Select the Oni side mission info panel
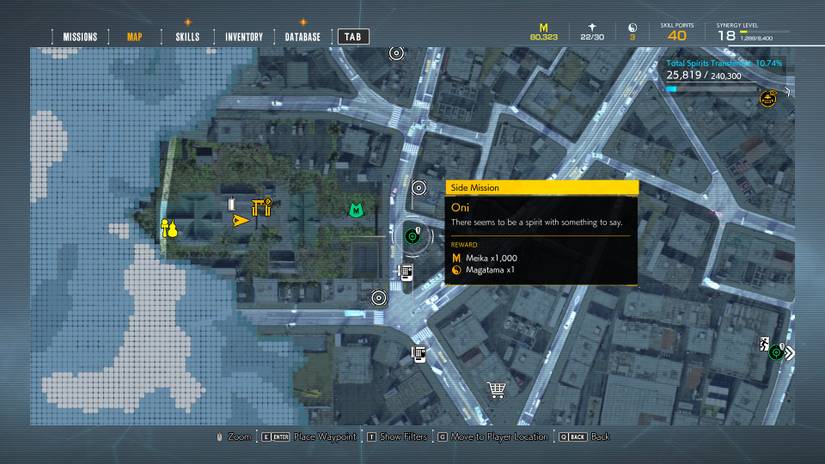Image resolution: width=825 pixels, height=464 pixels. coord(541,233)
